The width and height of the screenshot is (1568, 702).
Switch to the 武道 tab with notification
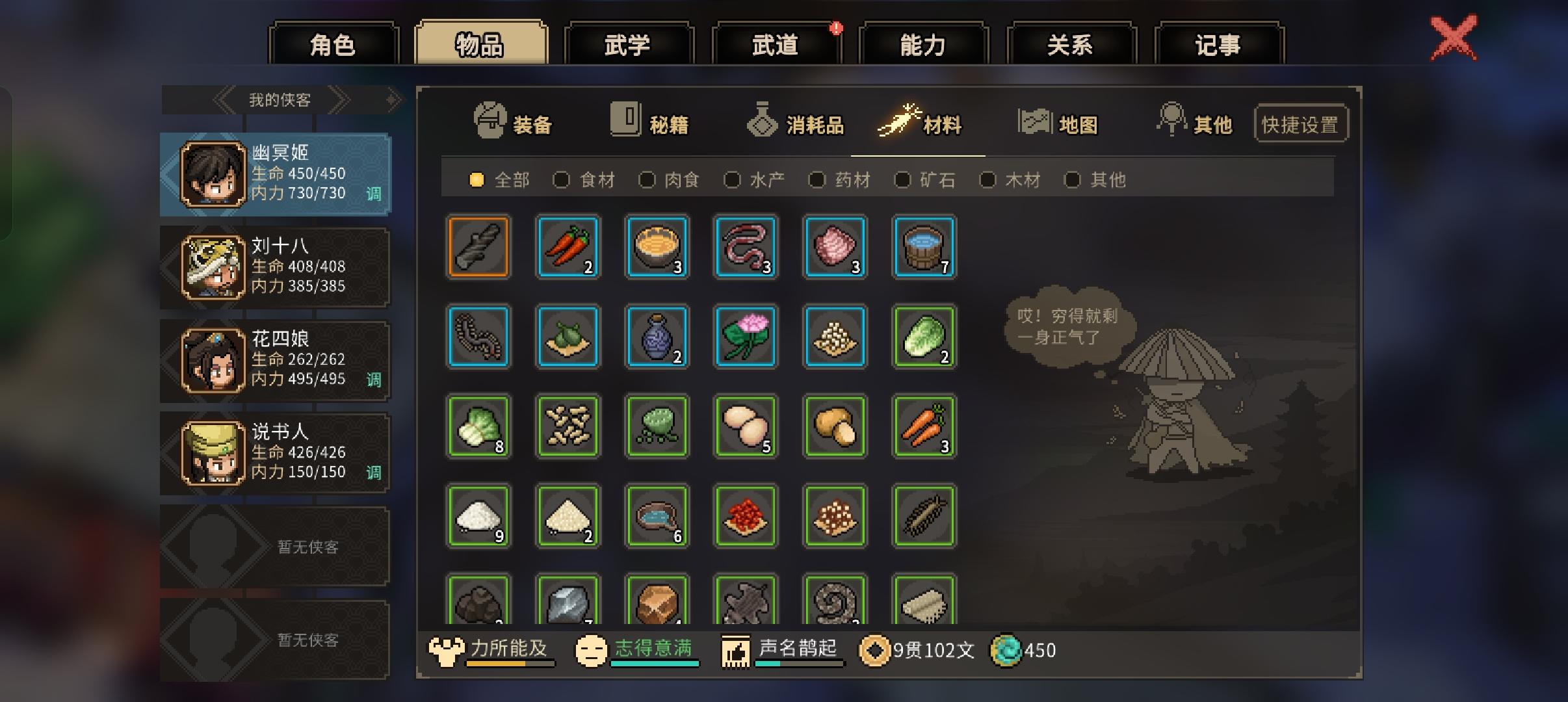[x=777, y=43]
